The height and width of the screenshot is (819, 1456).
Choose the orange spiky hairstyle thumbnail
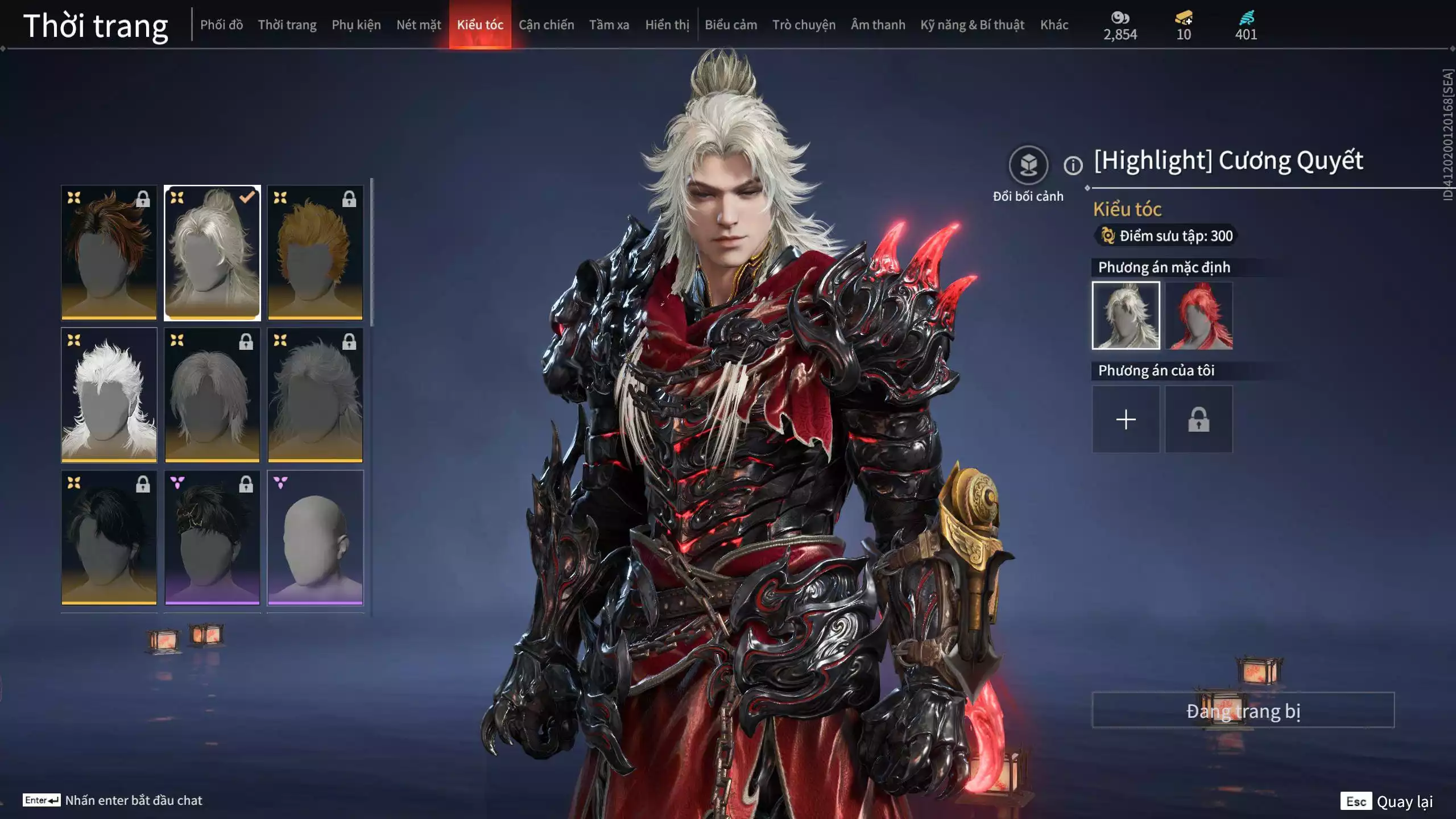pyautogui.click(x=315, y=253)
